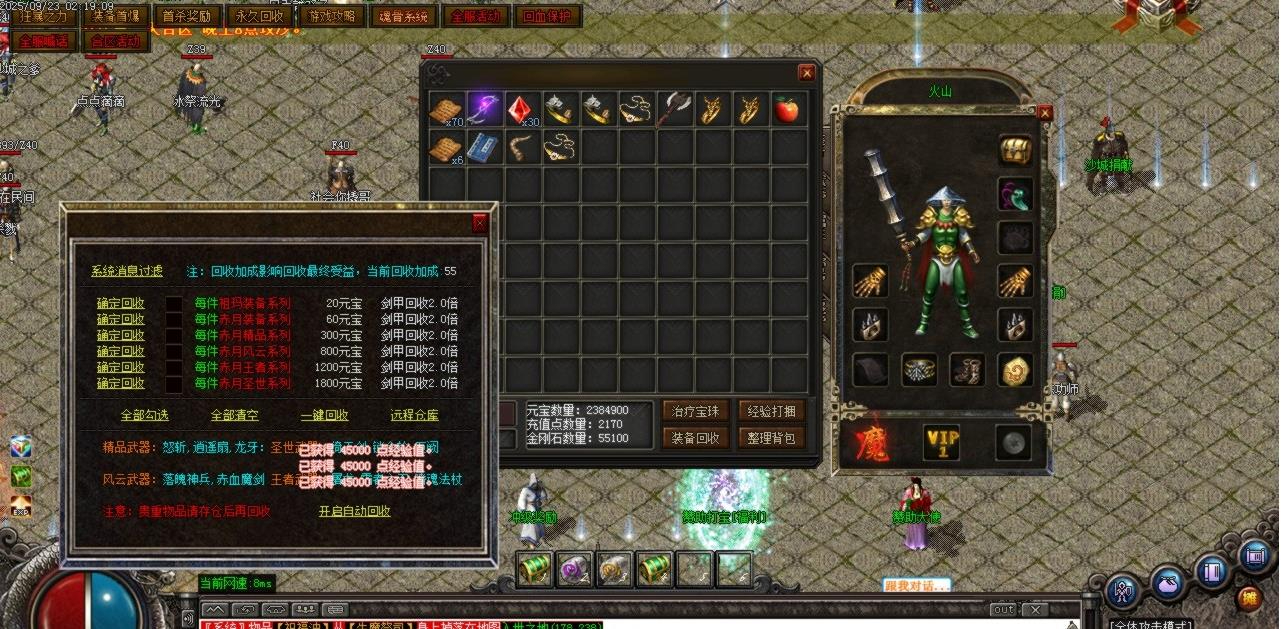Screen dimensions: 1282x629
Task: Click 全部勾选 to check all recycle options
Action: pyautogui.click(x=144, y=415)
